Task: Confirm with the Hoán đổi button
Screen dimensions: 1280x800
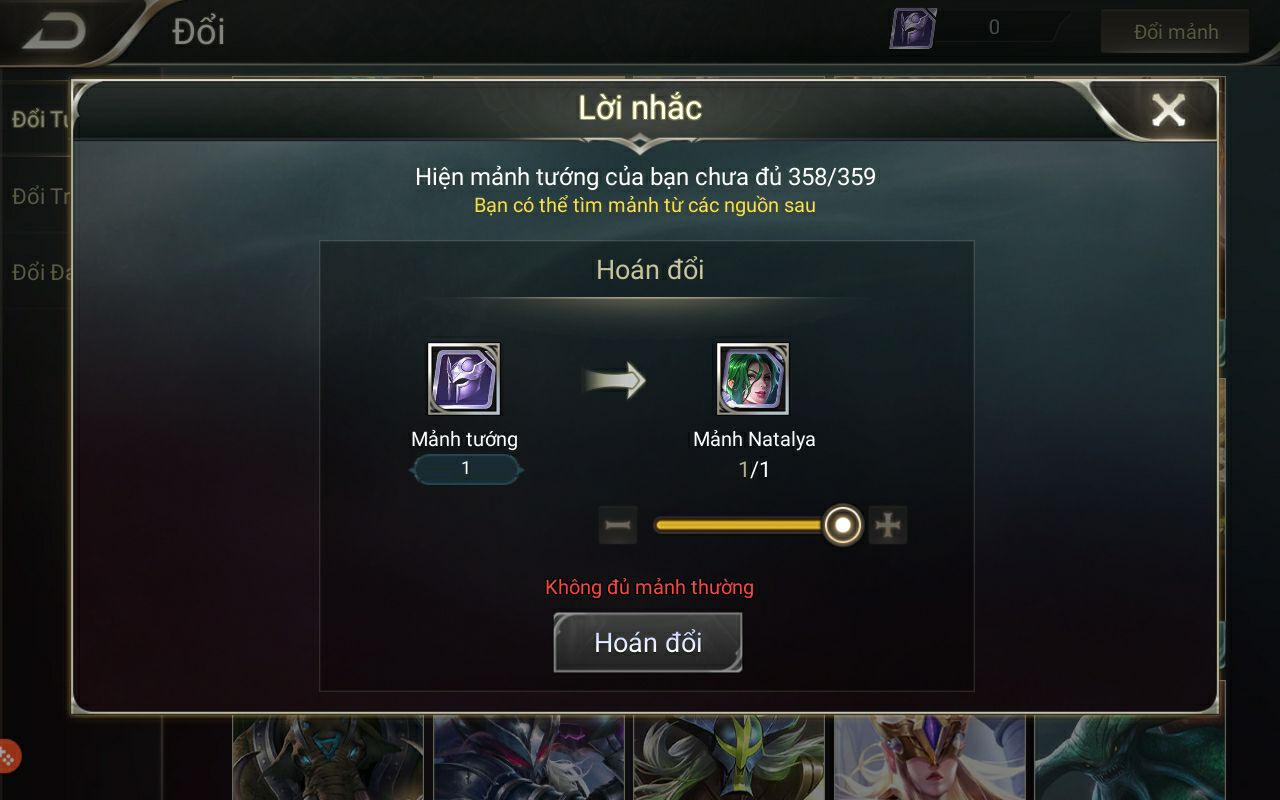Action: click(x=648, y=642)
